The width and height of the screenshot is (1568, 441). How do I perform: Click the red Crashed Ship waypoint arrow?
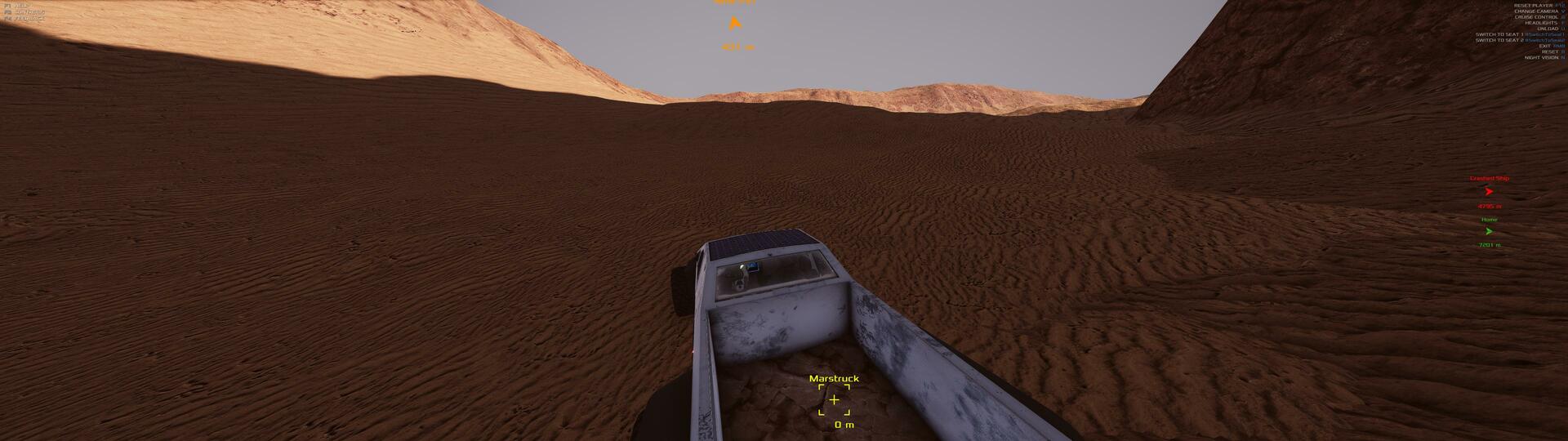pos(1489,192)
